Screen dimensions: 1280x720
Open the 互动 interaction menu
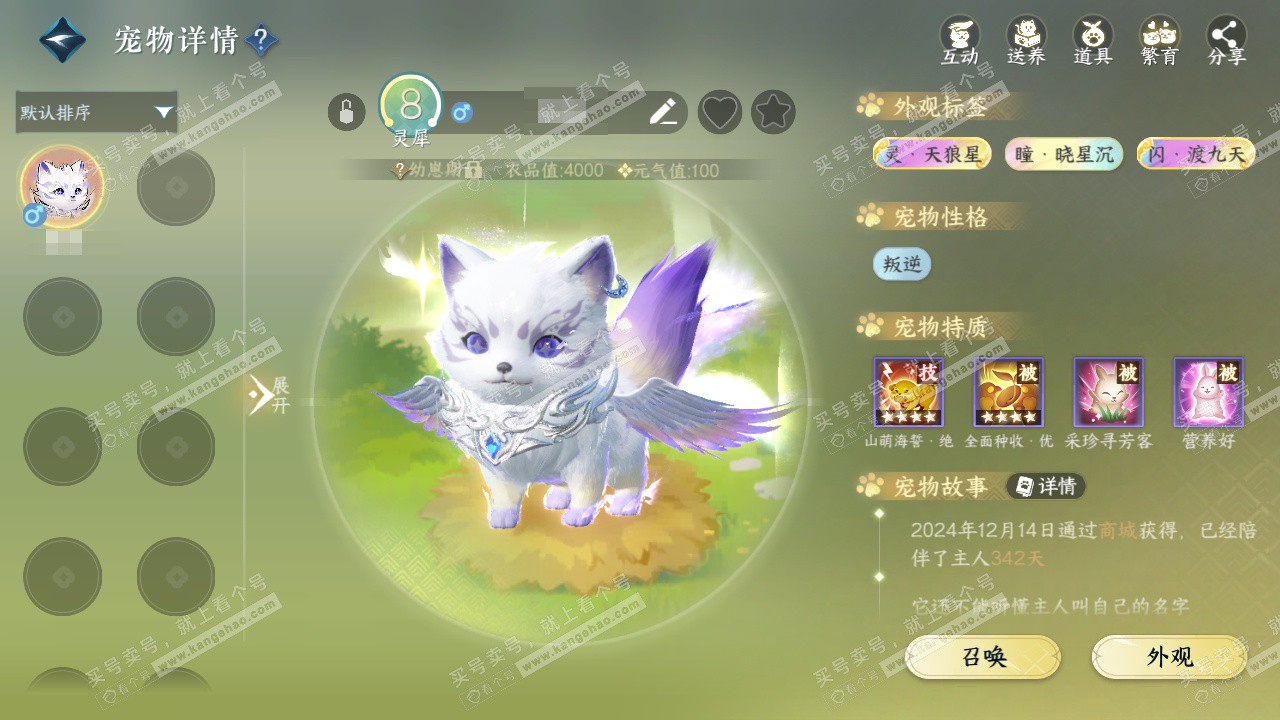(960, 41)
